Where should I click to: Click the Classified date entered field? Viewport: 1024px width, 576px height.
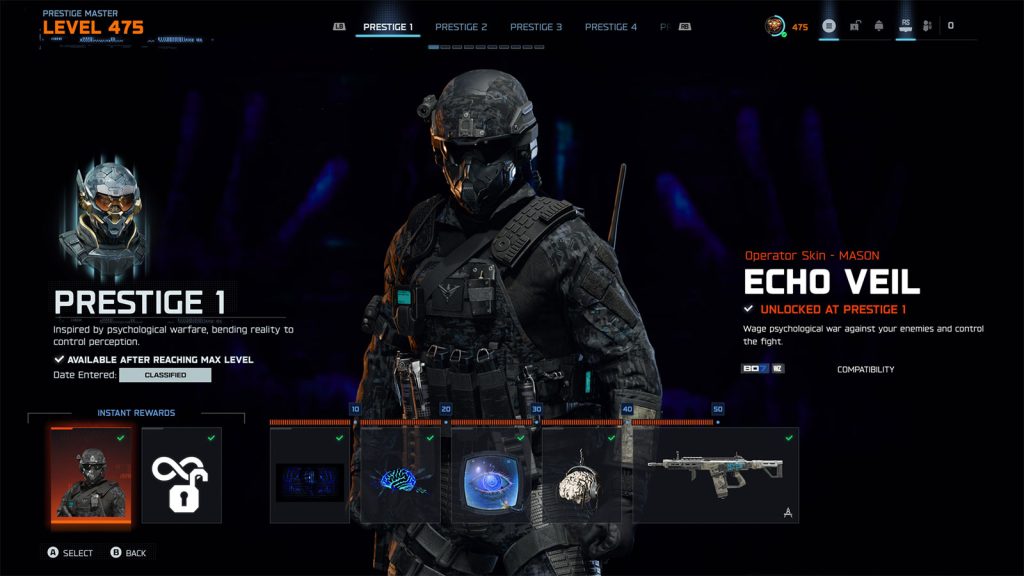point(165,375)
